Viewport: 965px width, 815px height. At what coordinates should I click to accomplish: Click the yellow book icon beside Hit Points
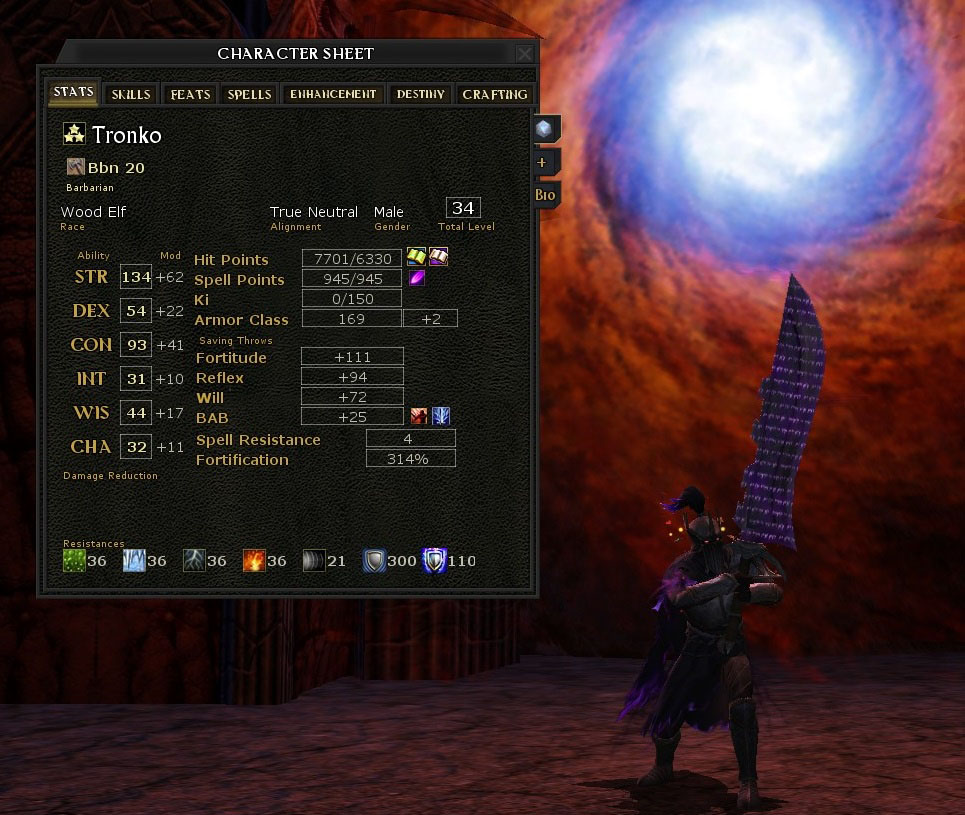click(416, 258)
